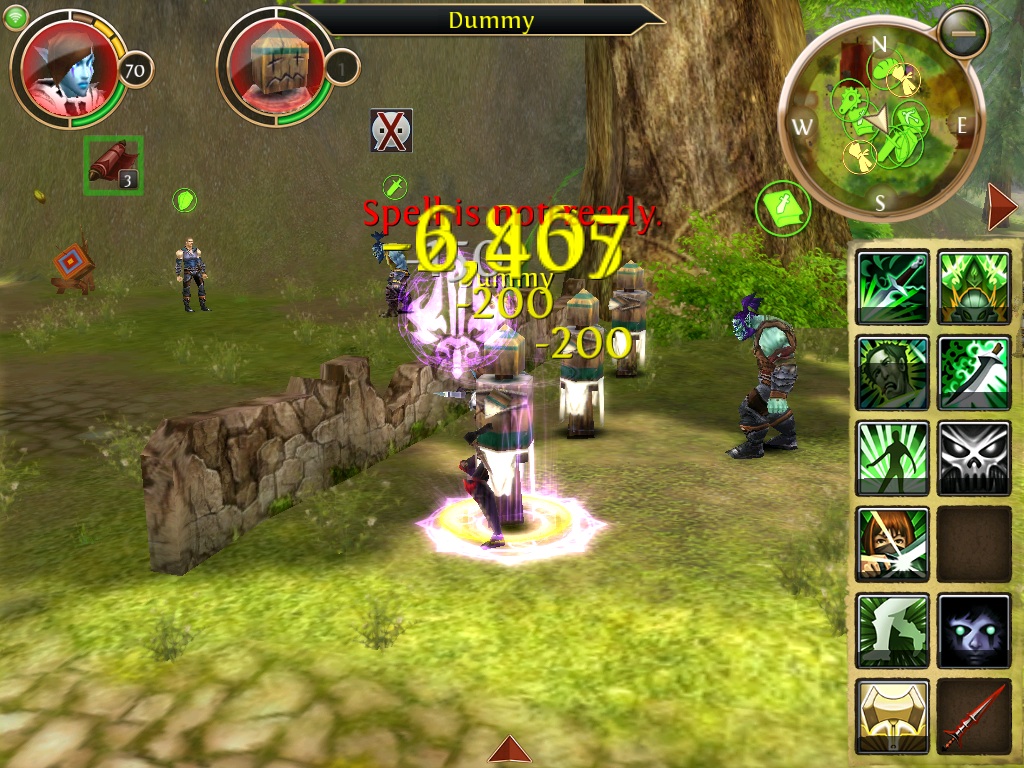The height and width of the screenshot is (768, 1024).
Task: Use the red scroll item with count 3
Action: pos(112,164)
